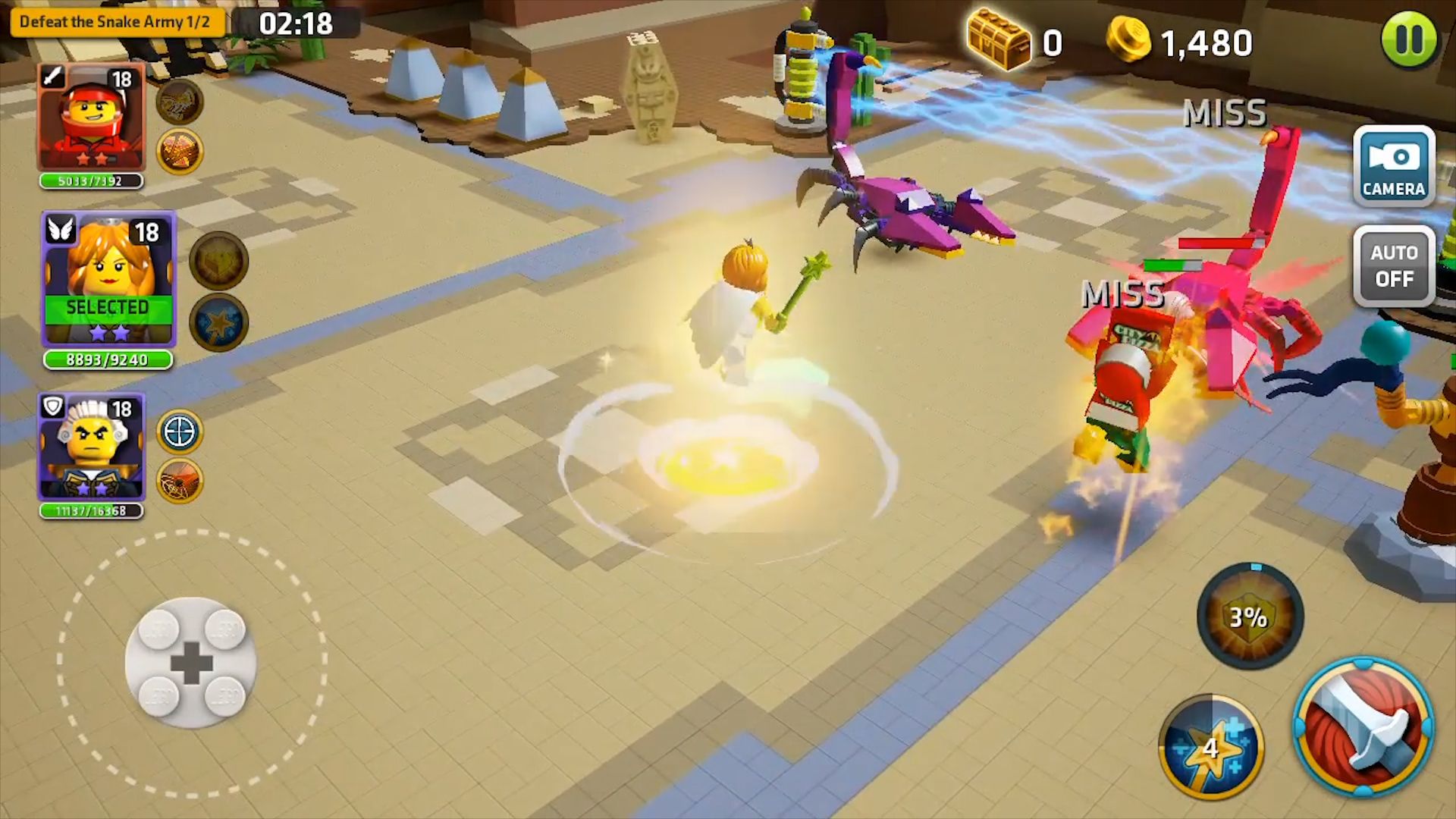Select the scorpion skill beside the red hero
1456x819 pixels.
[179, 104]
